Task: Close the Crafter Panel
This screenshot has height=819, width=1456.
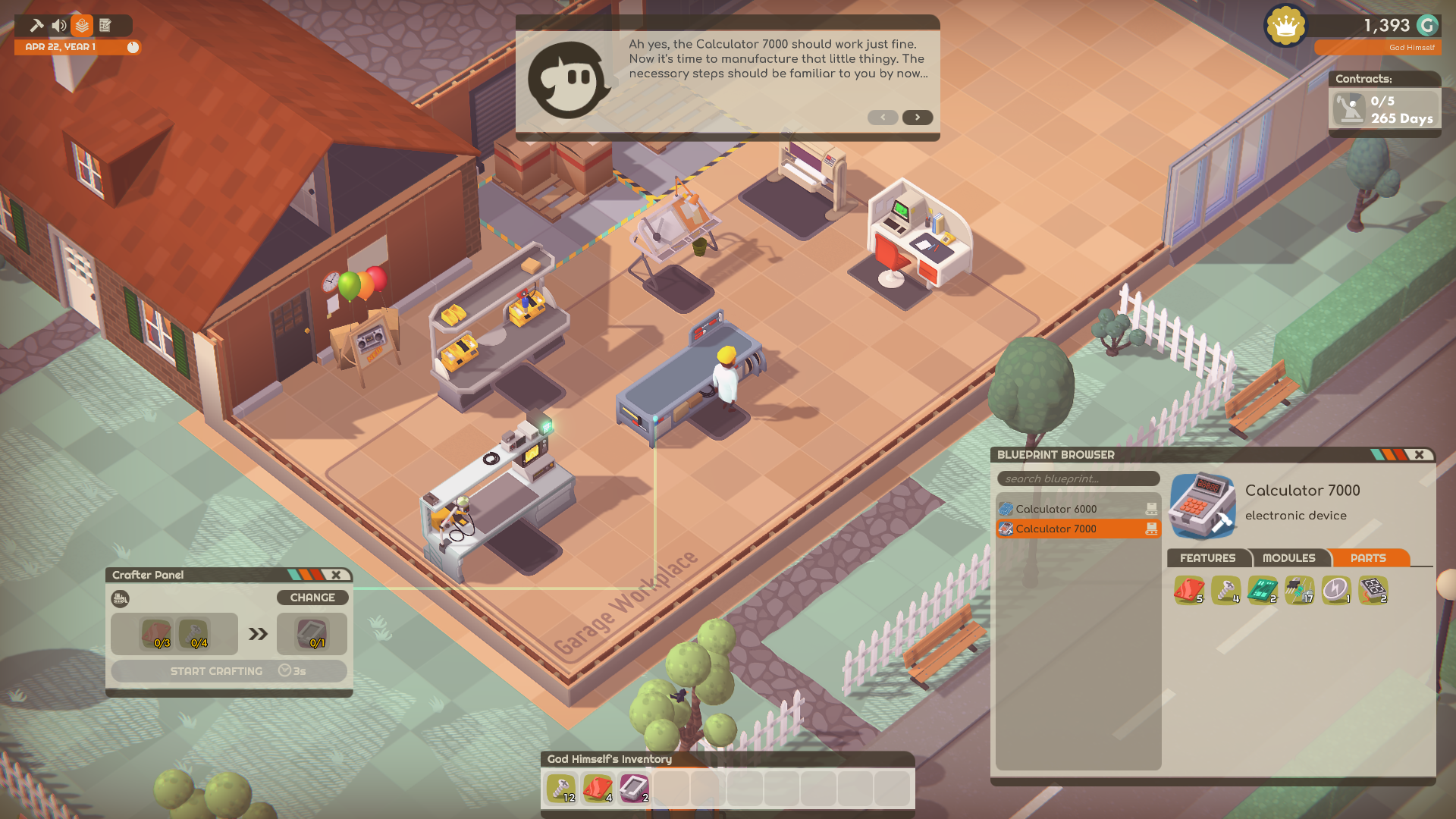Action: click(336, 575)
